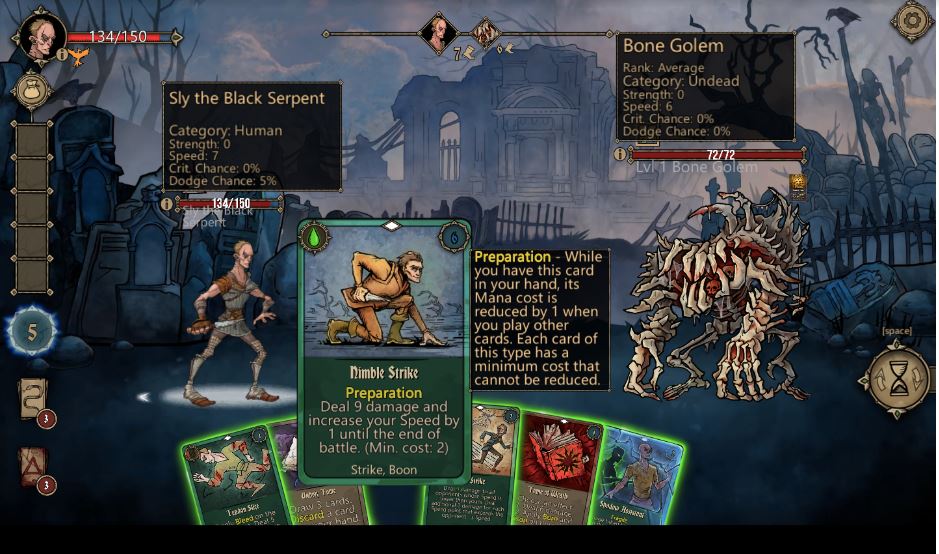End turn with the hourglass button
The height and width of the screenshot is (554, 939).
tap(898, 379)
